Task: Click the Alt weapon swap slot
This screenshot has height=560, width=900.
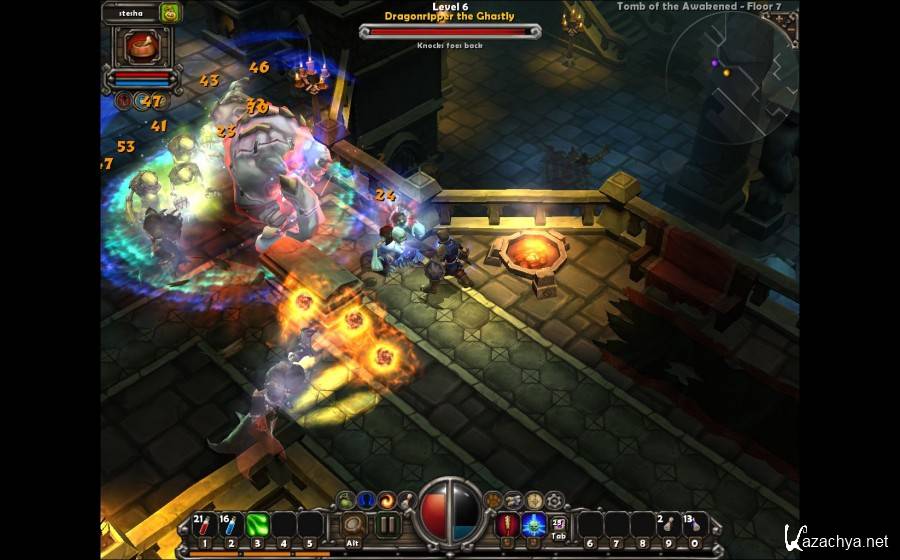Action: [352, 525]
